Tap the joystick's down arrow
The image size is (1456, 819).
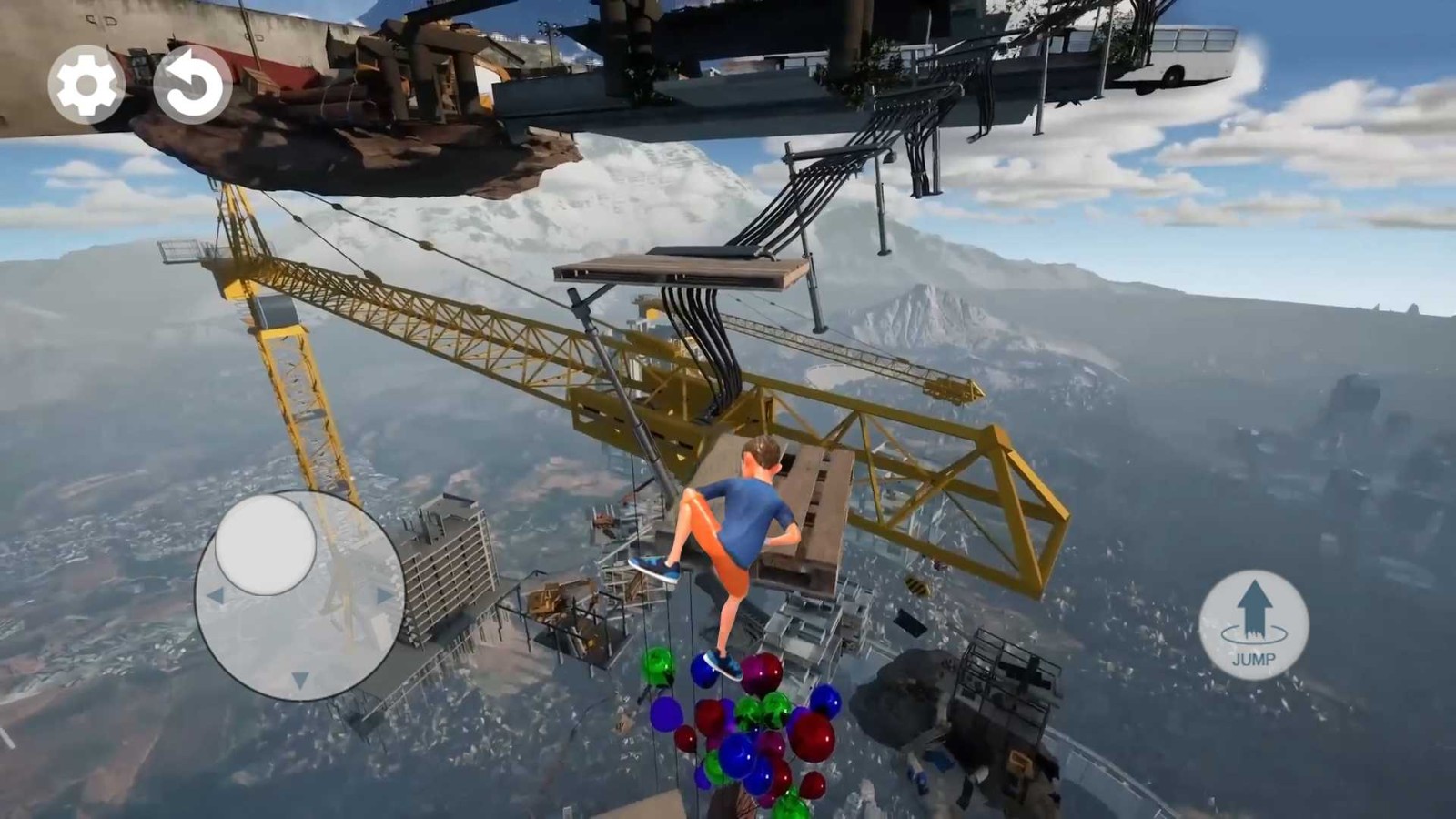click(299, 680)
